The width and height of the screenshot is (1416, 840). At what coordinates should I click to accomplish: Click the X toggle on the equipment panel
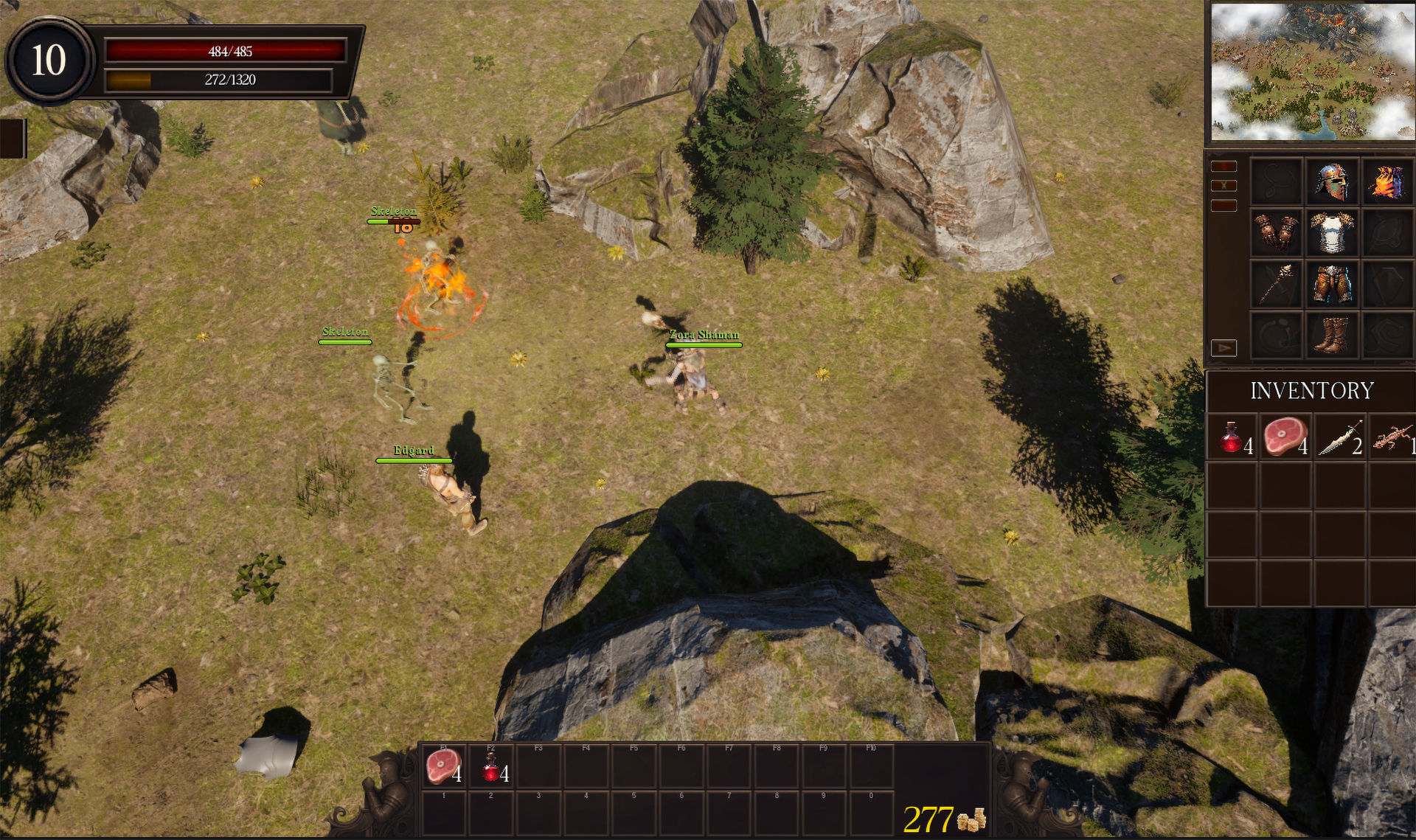(1224, 186)
